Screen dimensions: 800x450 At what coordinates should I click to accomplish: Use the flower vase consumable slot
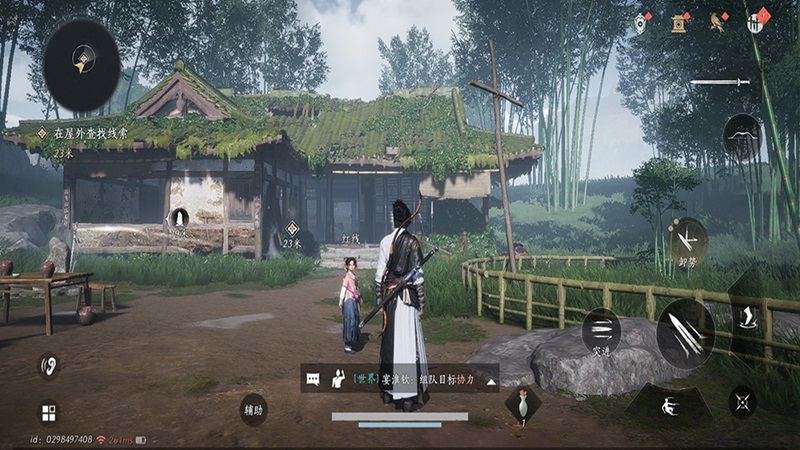click(521, 405)
